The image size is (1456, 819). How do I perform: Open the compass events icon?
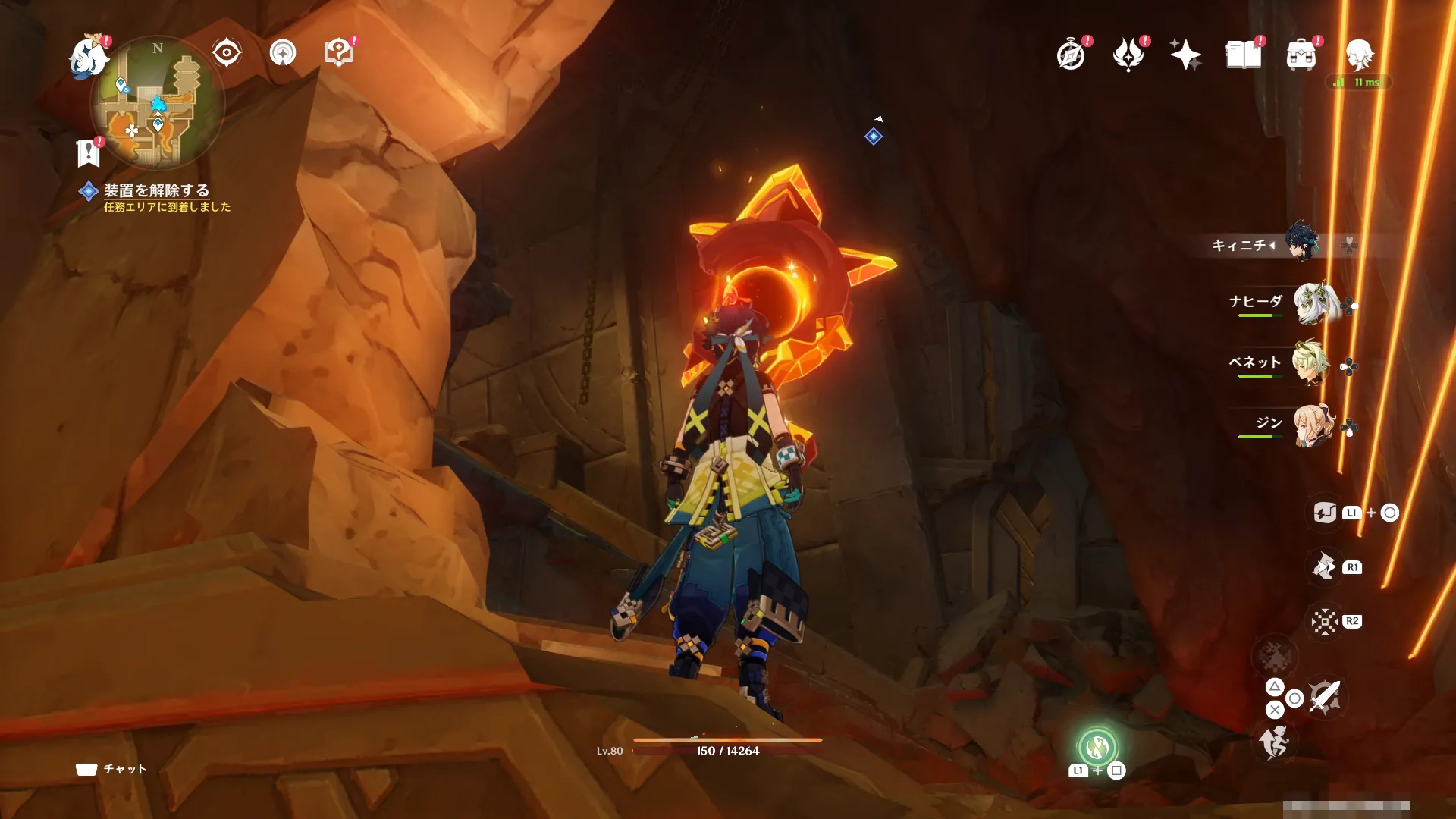[x=1071, y=55]
